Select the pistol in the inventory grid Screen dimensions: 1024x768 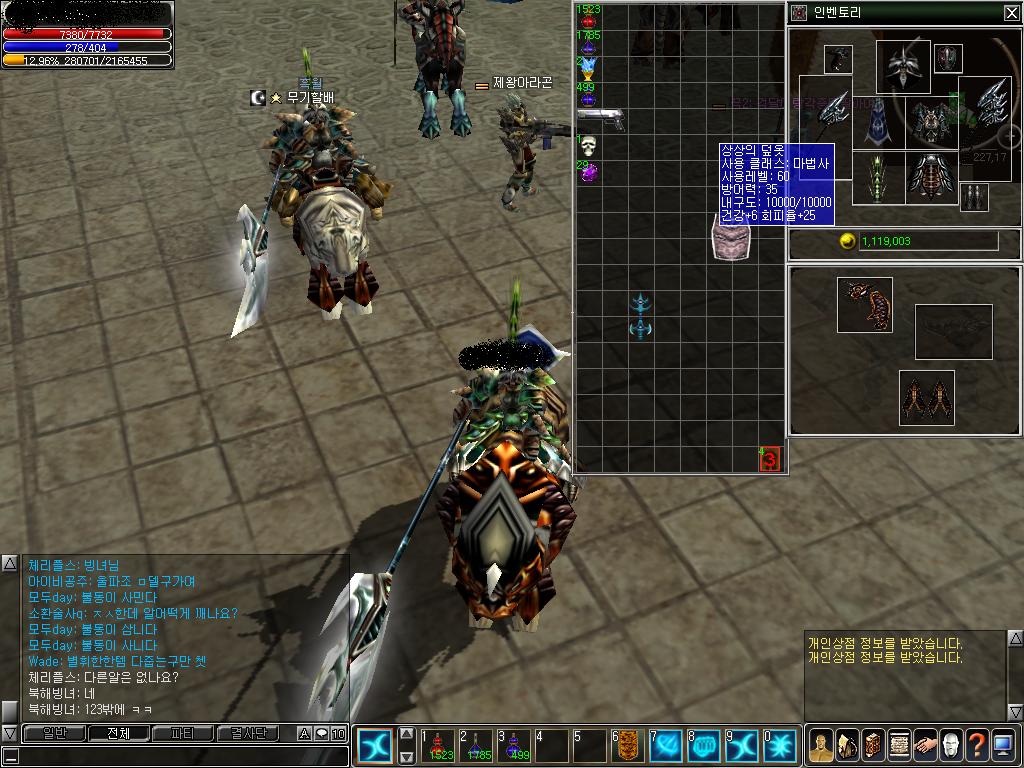point(600,118)
